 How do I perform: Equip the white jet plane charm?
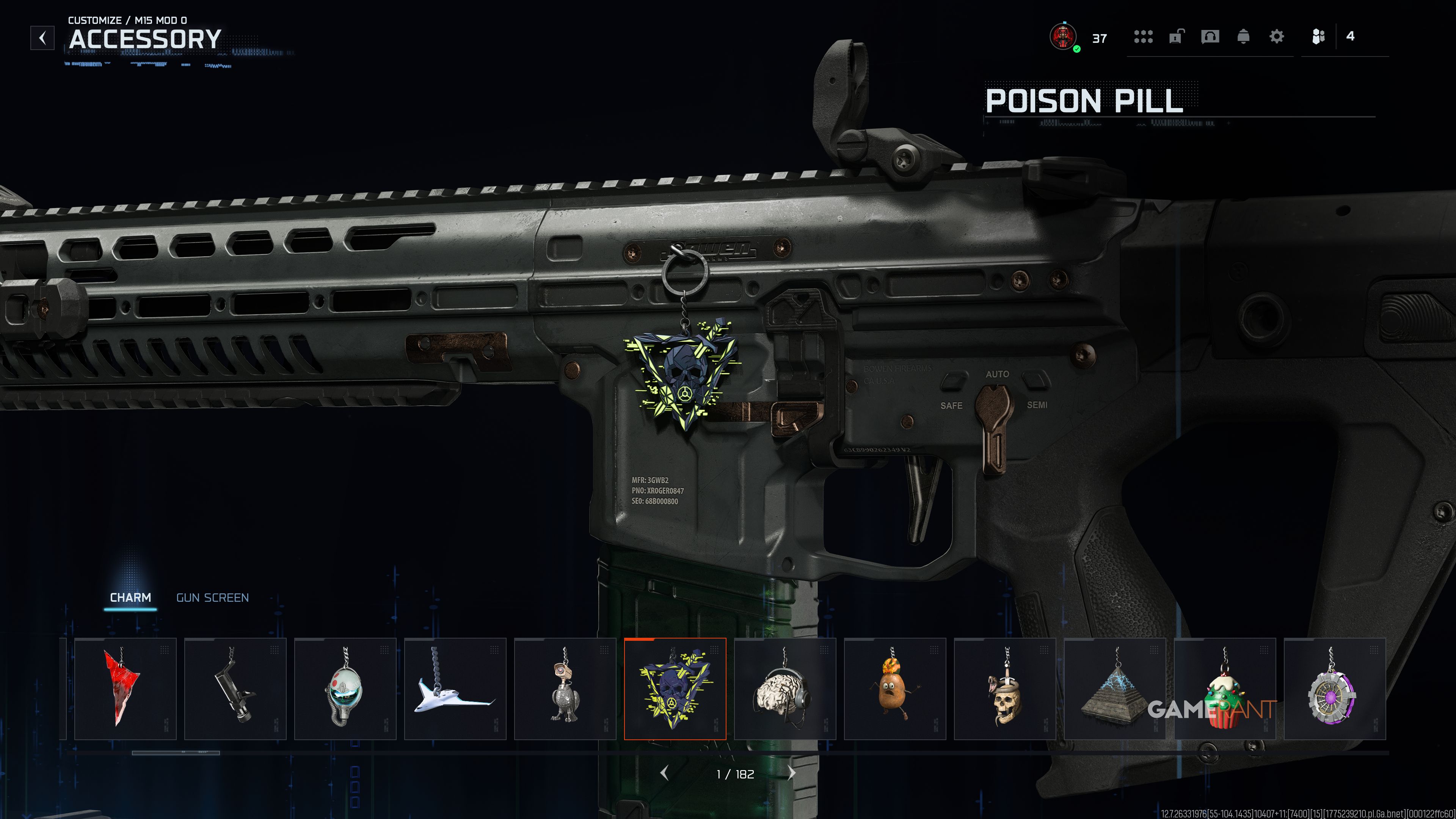455,689
